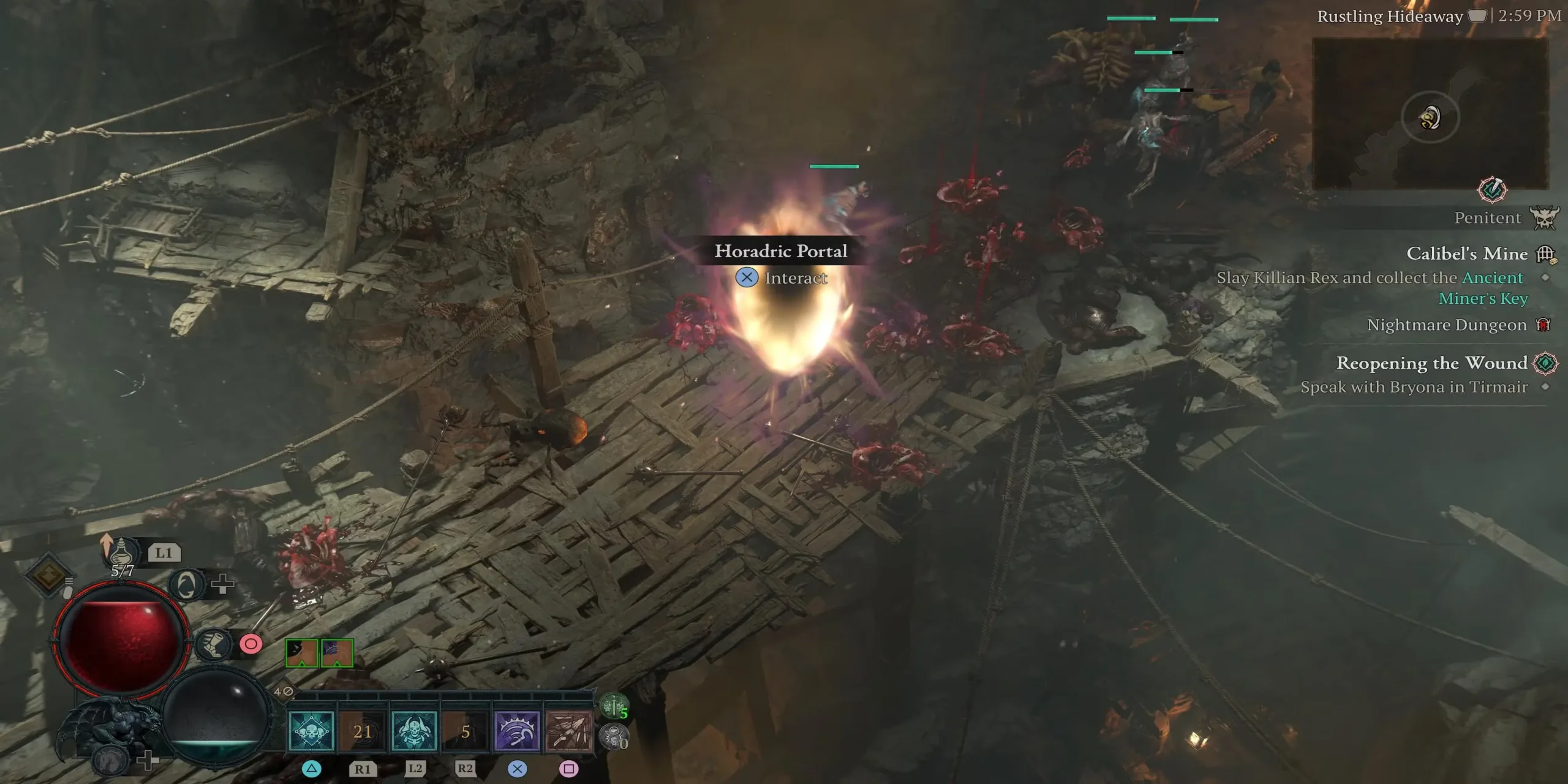
Task: Use the healing potion icon
Action: [x=121, y=551]
